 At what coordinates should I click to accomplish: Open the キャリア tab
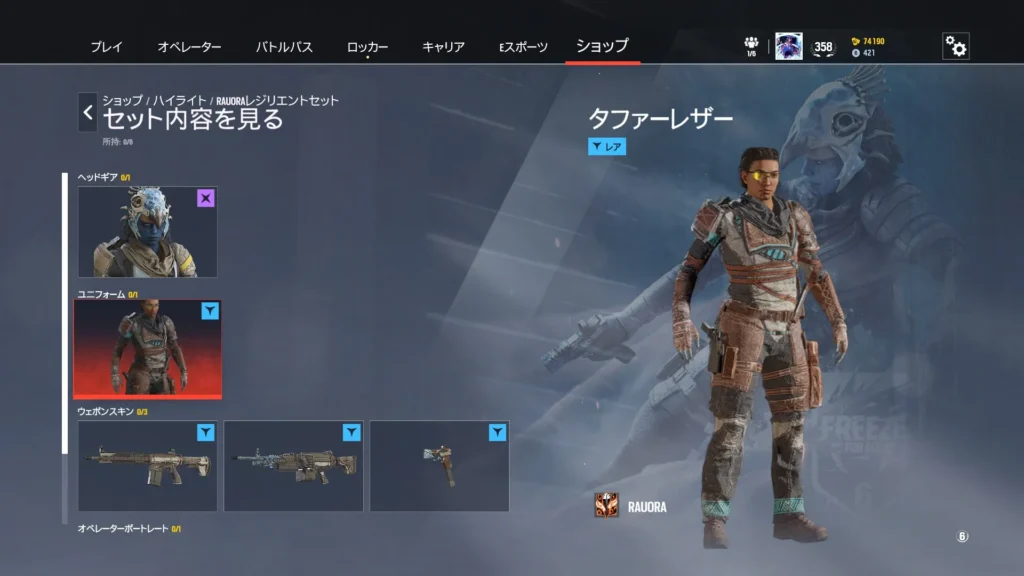[x=443, y=47]
